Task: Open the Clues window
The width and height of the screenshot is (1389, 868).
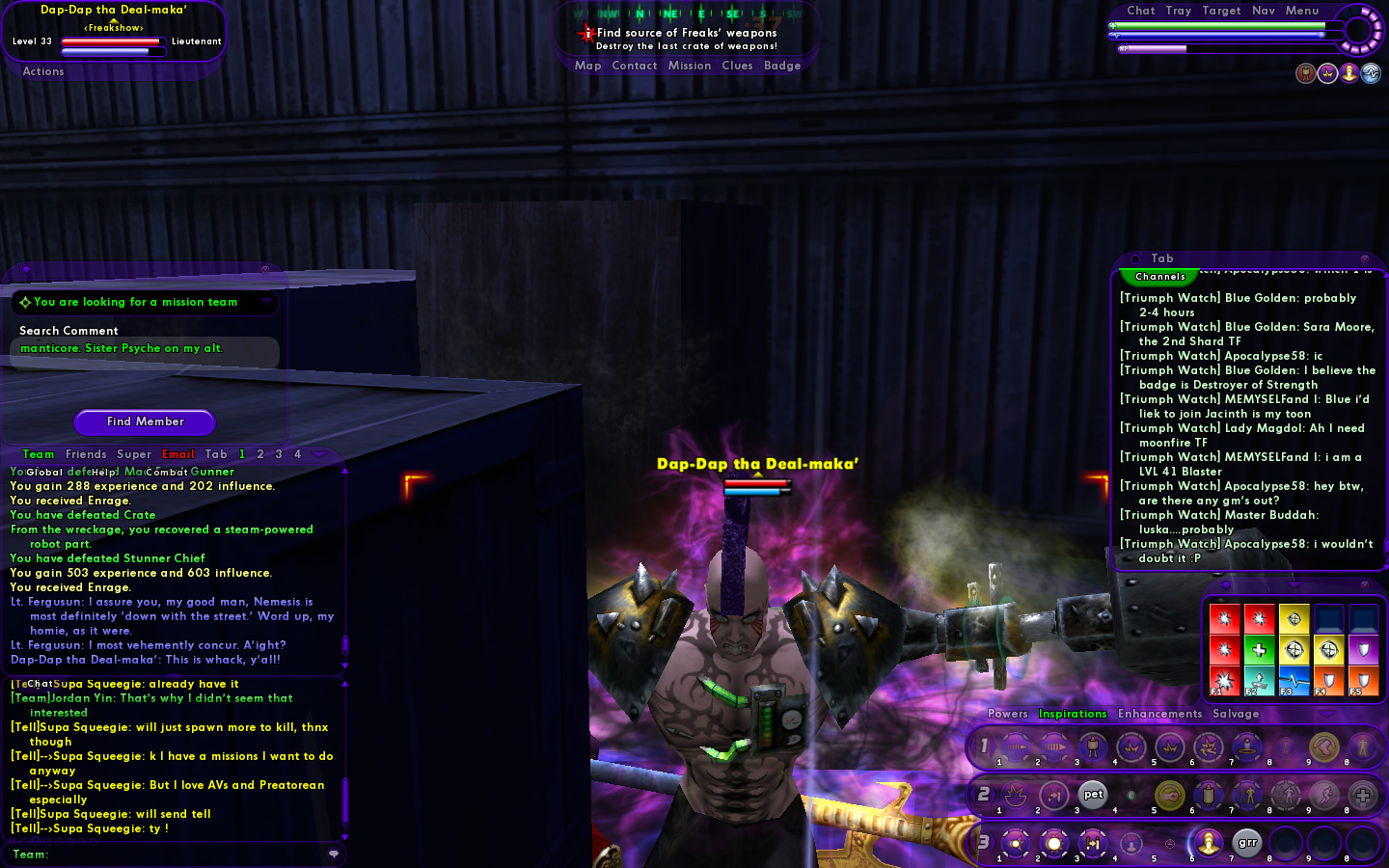Action: click(x=737, y=66)
